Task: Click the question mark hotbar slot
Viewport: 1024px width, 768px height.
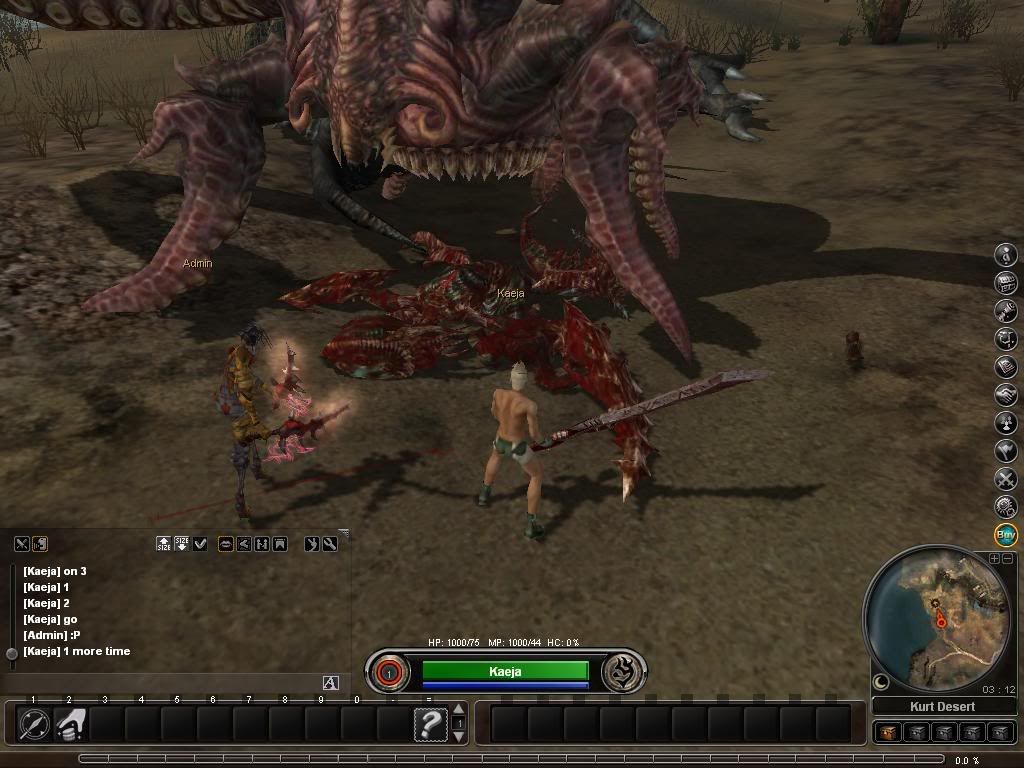Action: click(430, 723)
